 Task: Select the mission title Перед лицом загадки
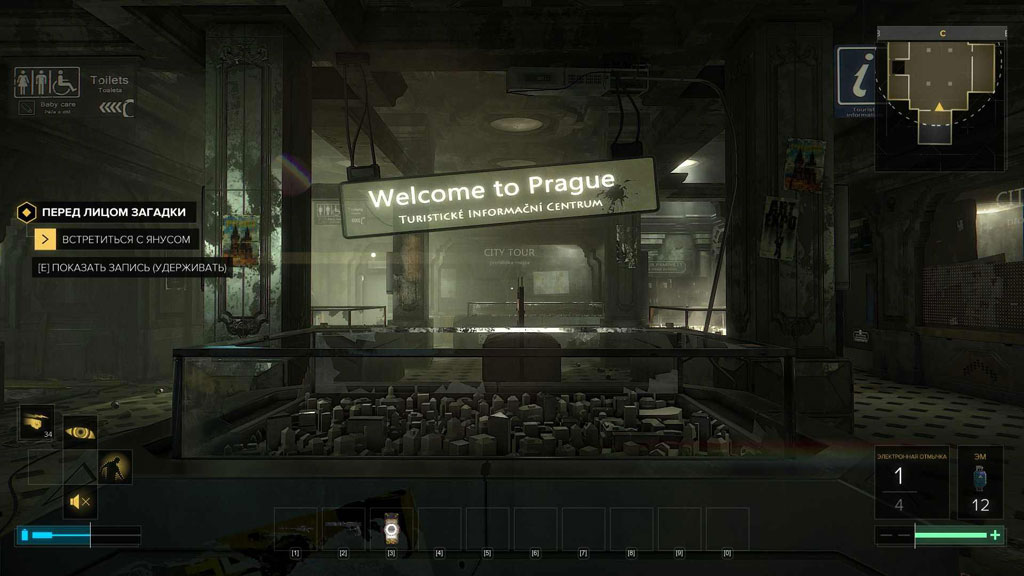(x=113, y=212)
